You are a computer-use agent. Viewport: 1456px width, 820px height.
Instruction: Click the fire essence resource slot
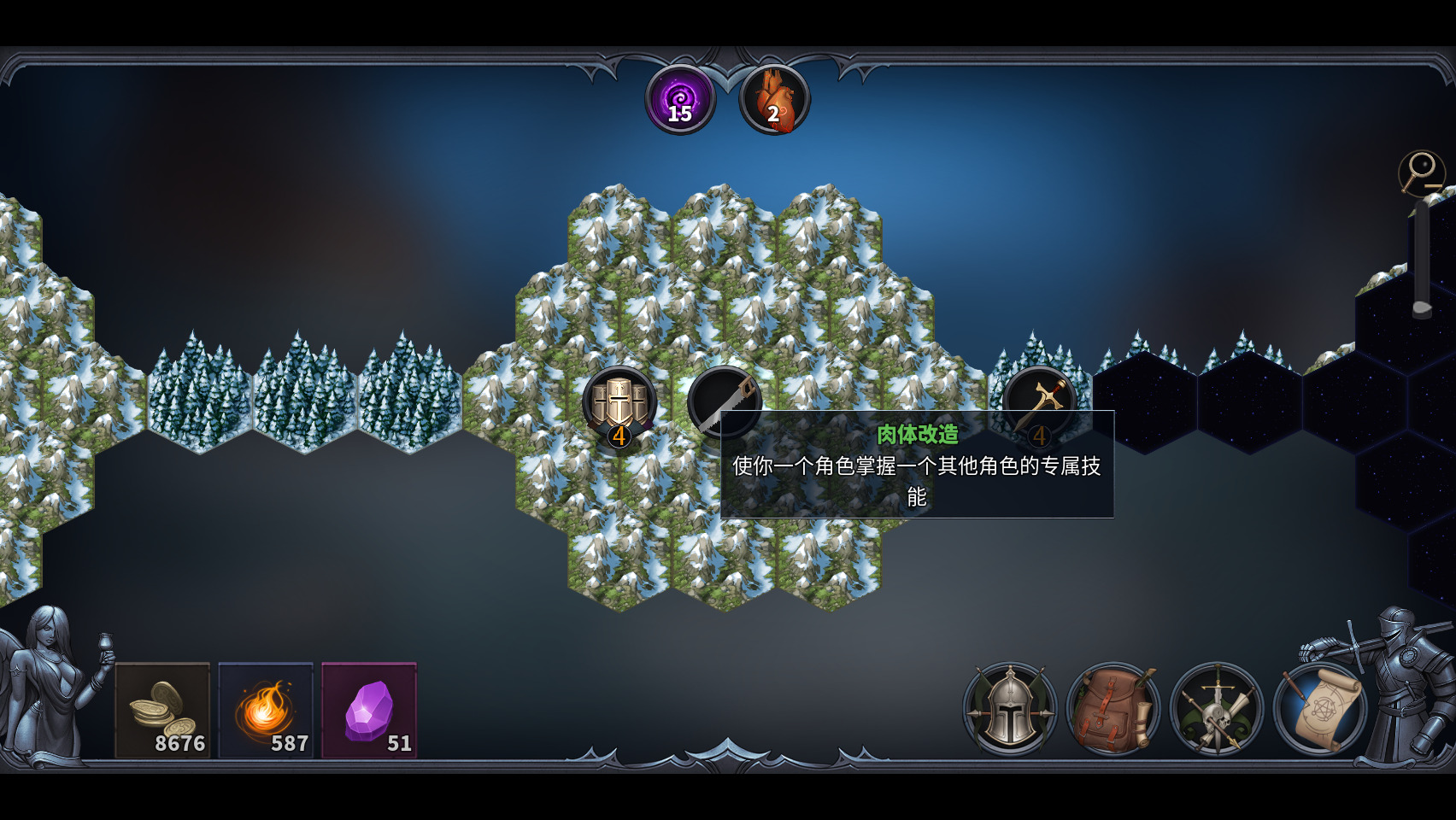tap(266, 710)
